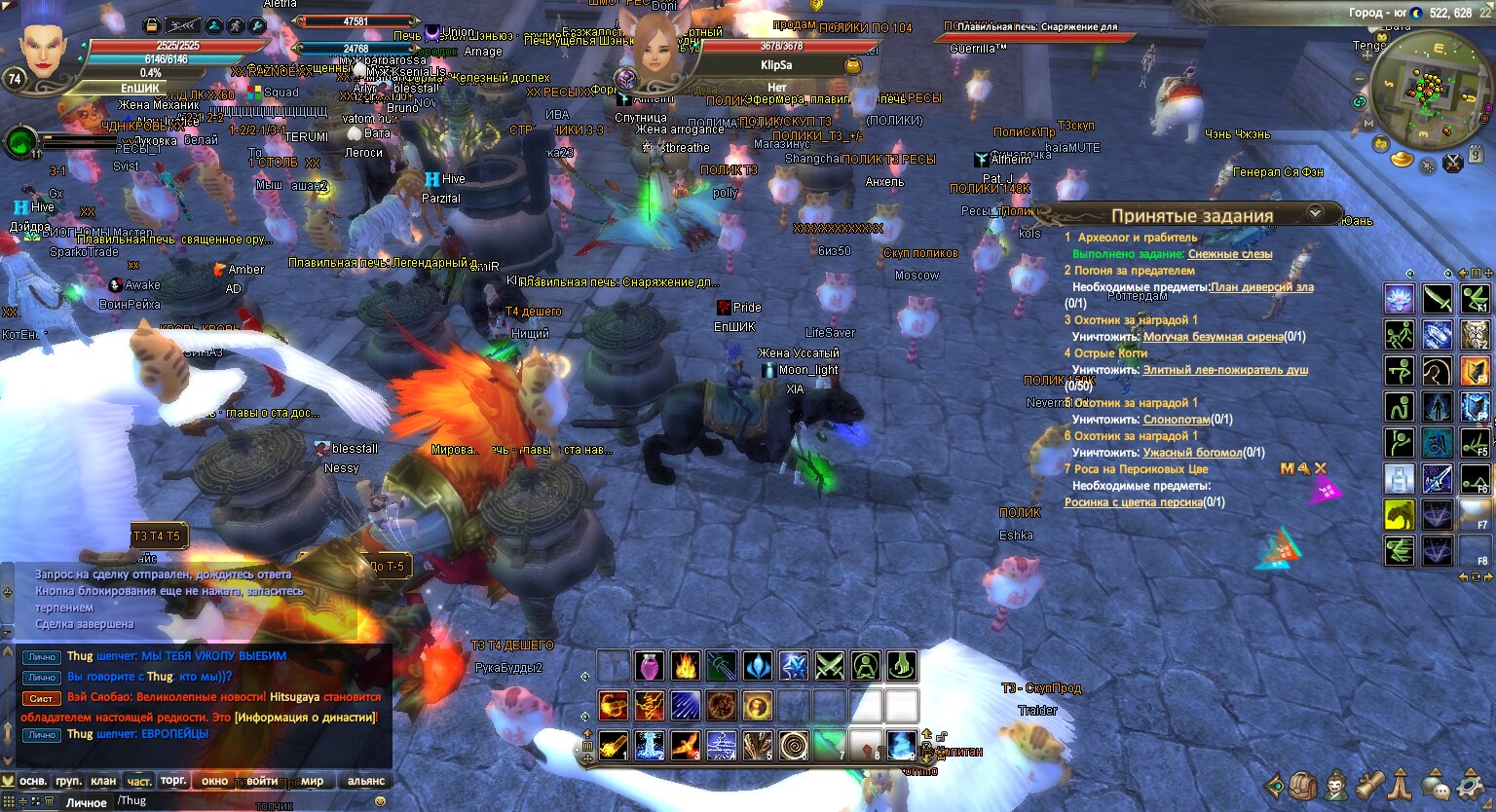Switch chat to the "клан" tab
The width and height of the screenshot is (1496, 812).
[x=103, y=781]
